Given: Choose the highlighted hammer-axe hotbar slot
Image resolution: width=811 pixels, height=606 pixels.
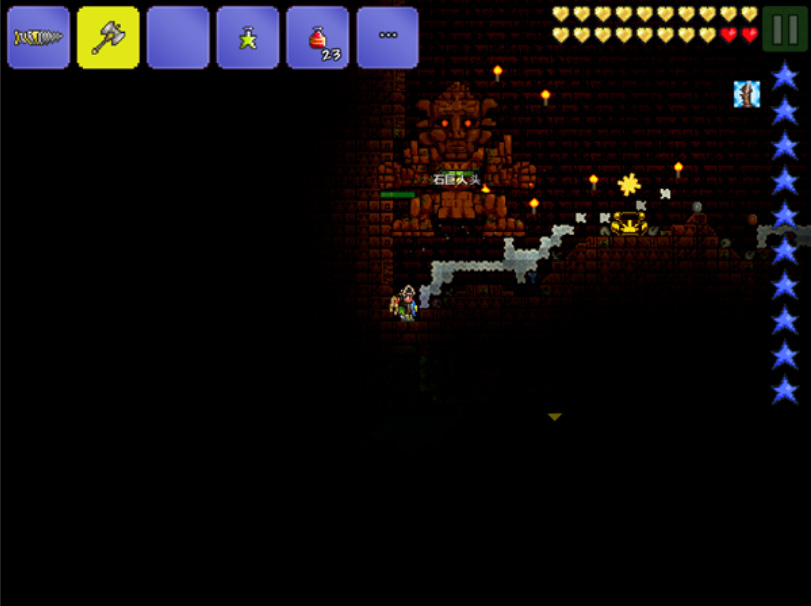Looking at the screenshot, I should [x=108, y=38].
